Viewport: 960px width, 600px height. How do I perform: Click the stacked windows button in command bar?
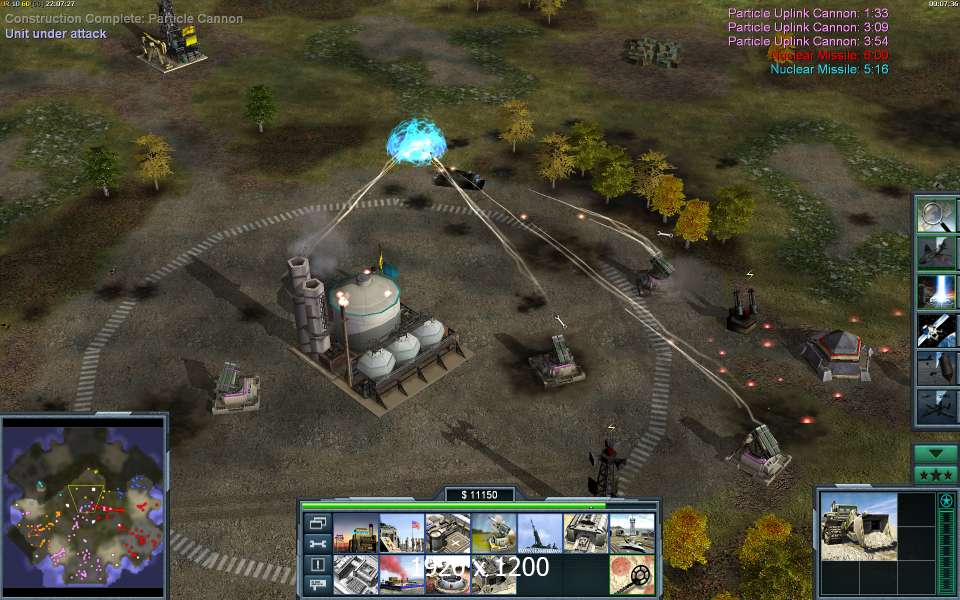(317, 523)
